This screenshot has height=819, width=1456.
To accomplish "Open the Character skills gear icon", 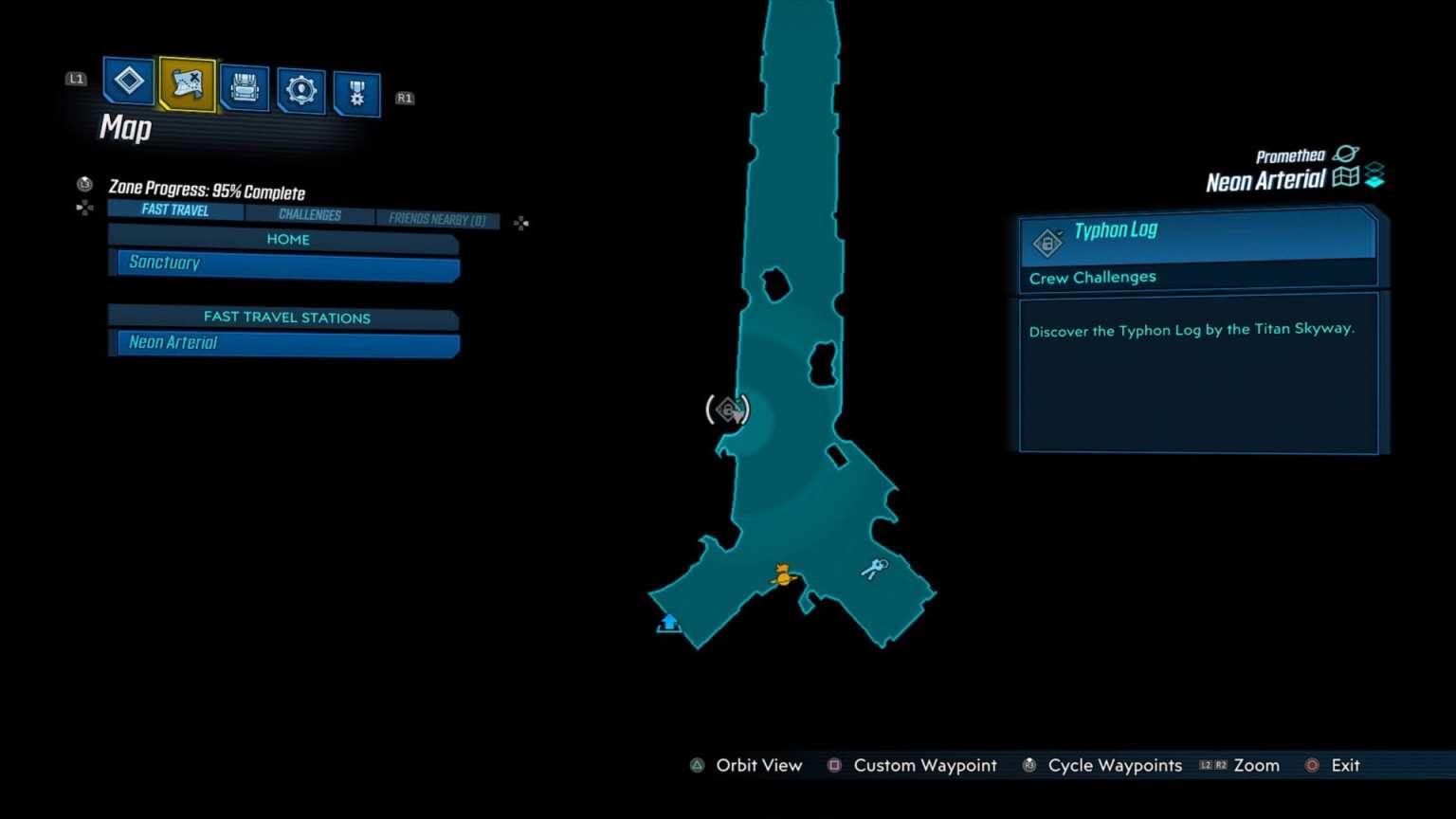I will click(300, 88).
